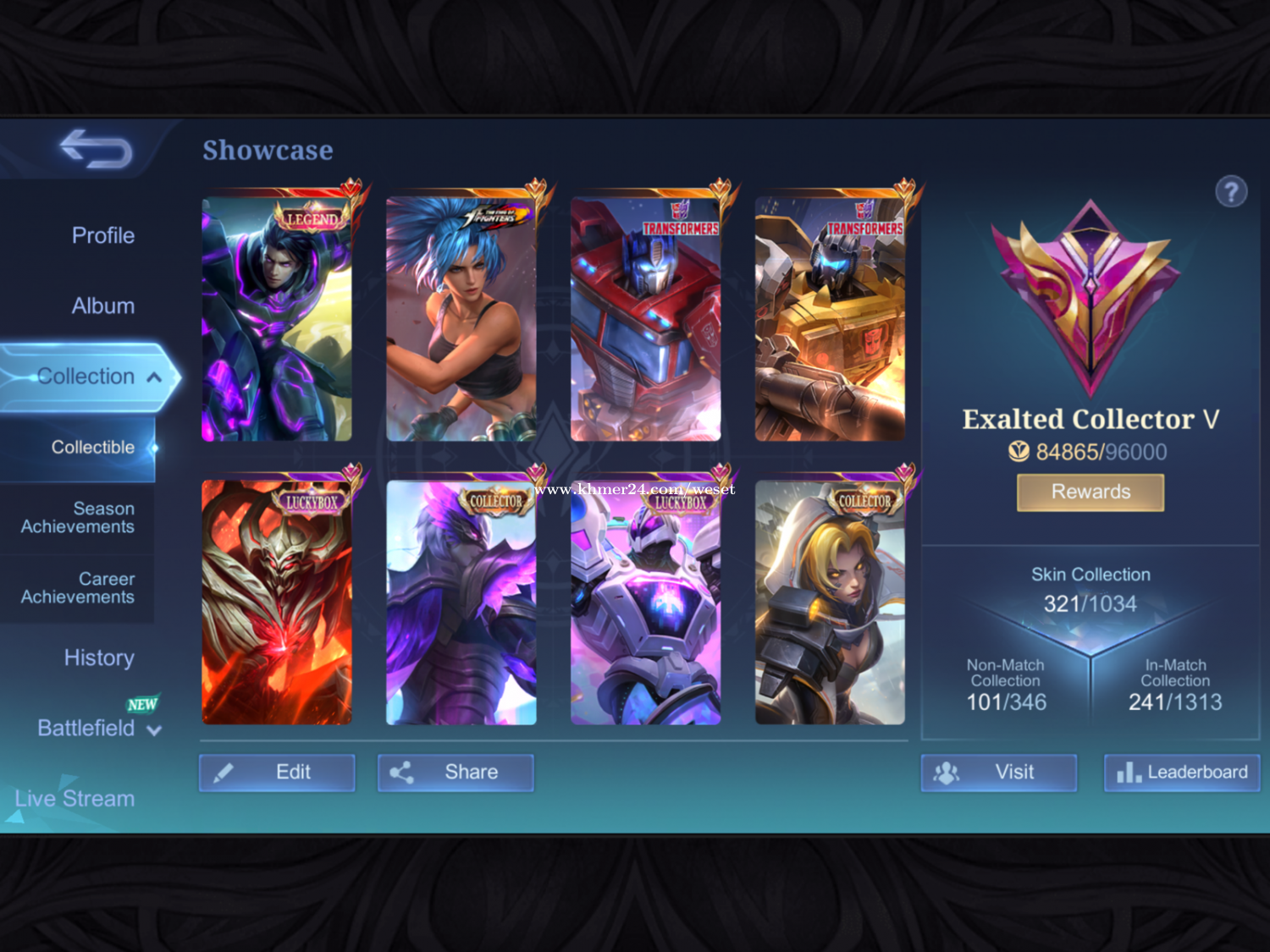Open Season Achievements

point(78,517)
